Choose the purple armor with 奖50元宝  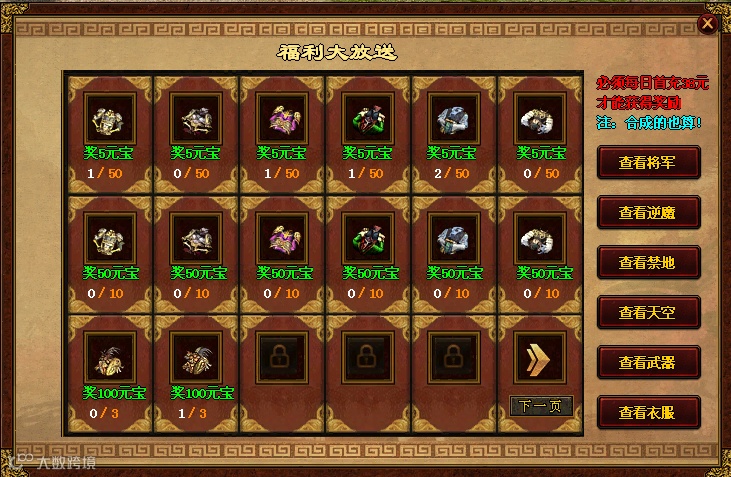282,238
